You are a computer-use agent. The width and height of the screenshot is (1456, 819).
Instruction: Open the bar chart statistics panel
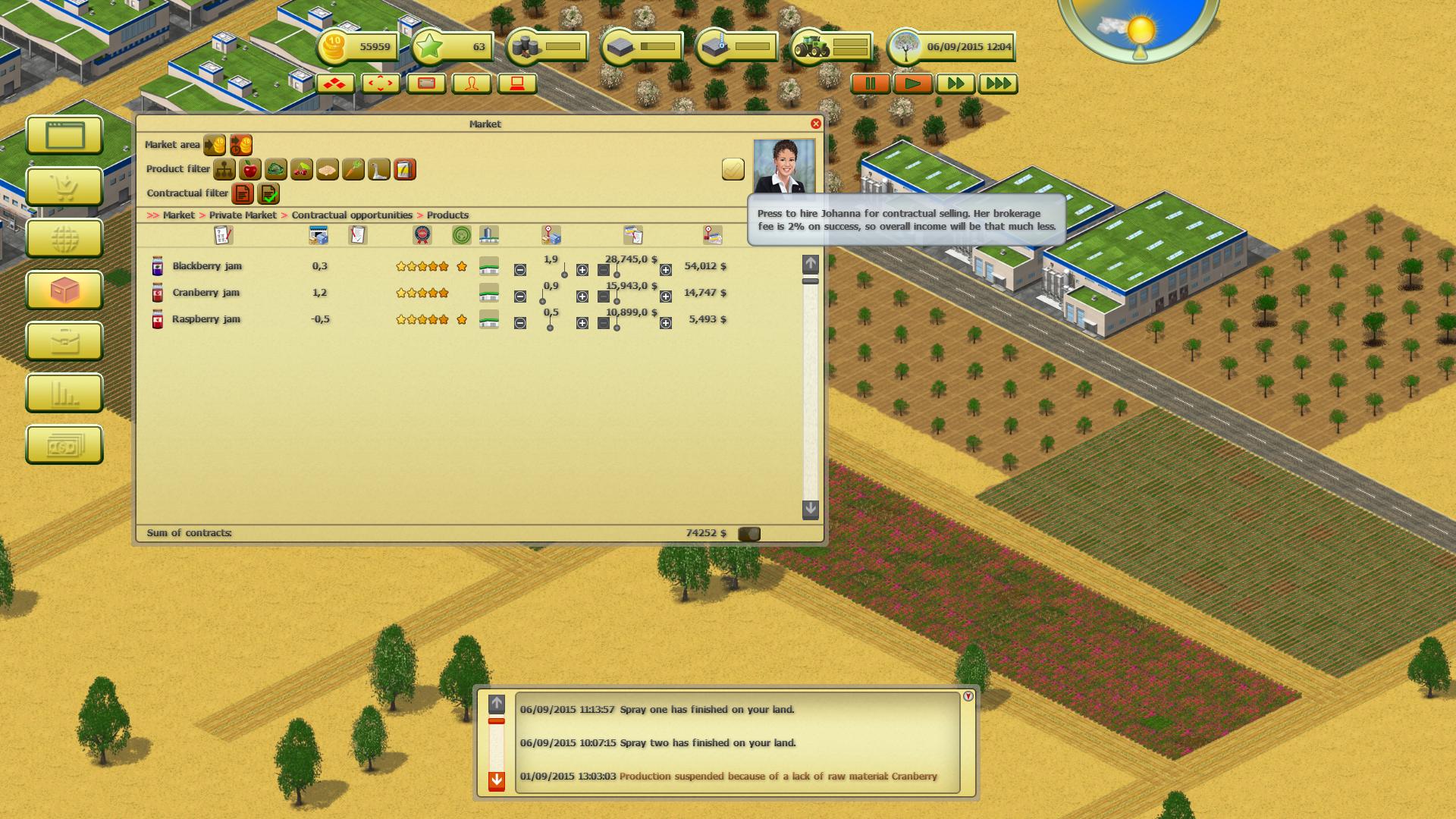coord(64,394)
